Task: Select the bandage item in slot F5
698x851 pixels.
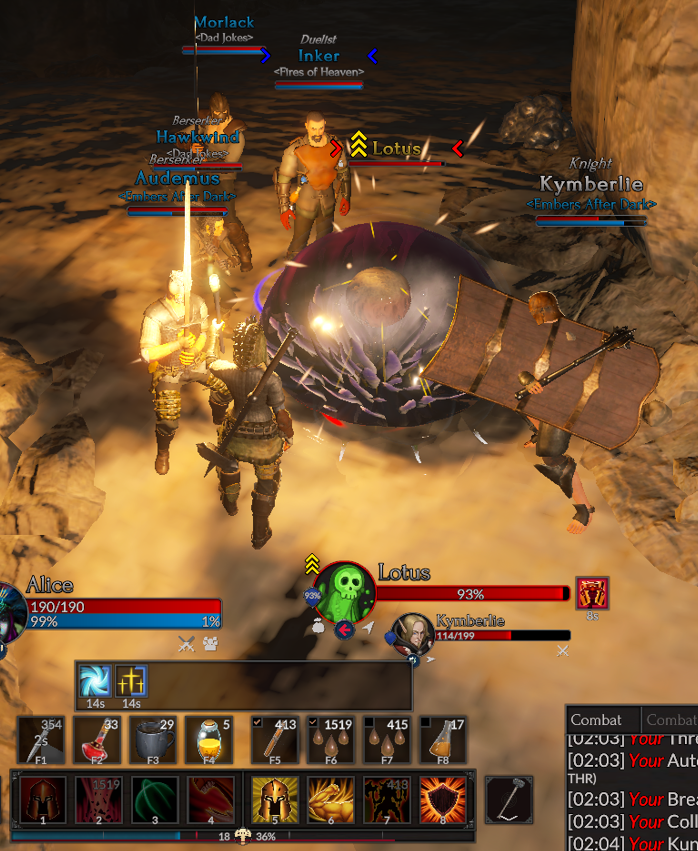Action: point(274,741)
